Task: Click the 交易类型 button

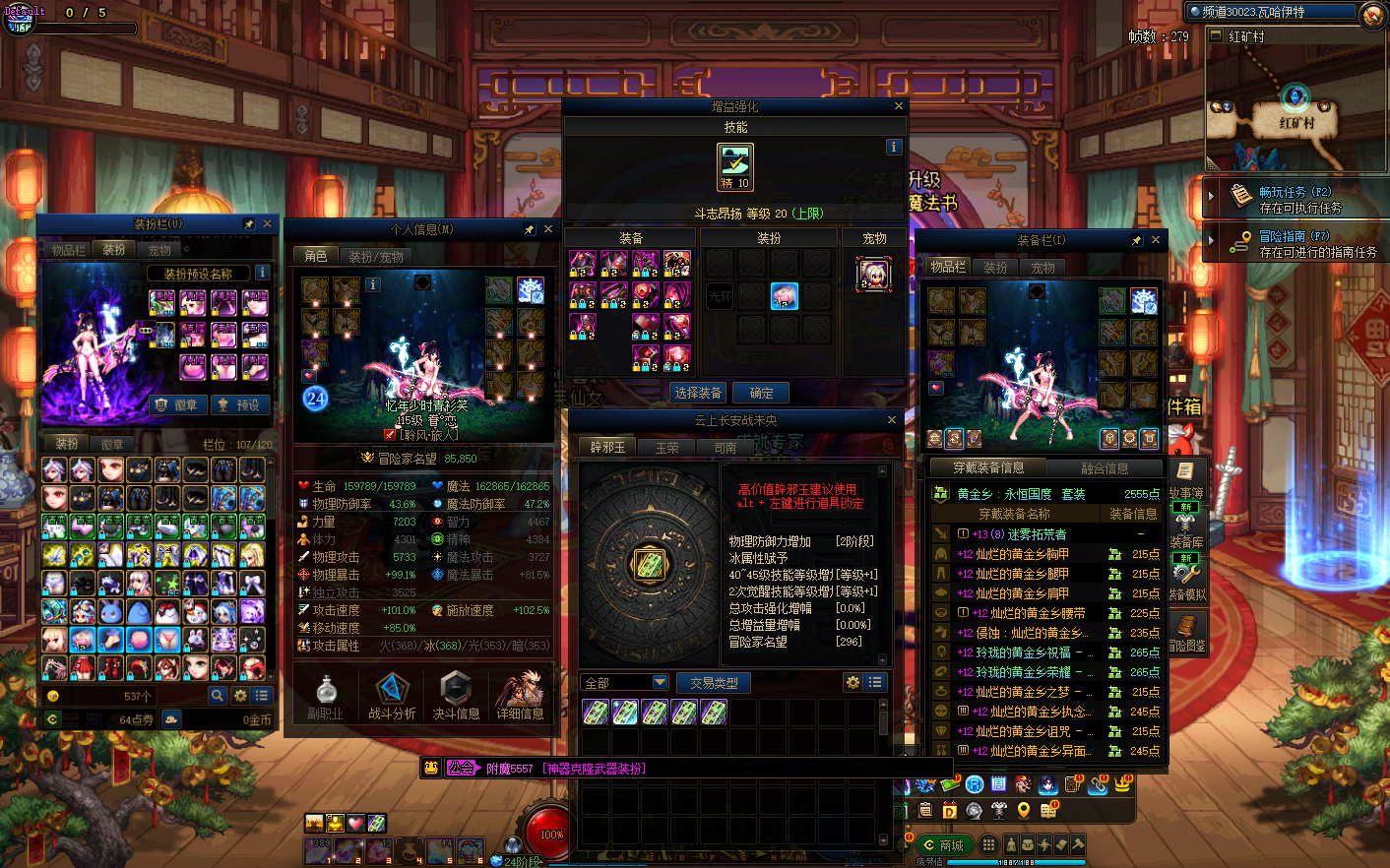Action: (714, 682)
